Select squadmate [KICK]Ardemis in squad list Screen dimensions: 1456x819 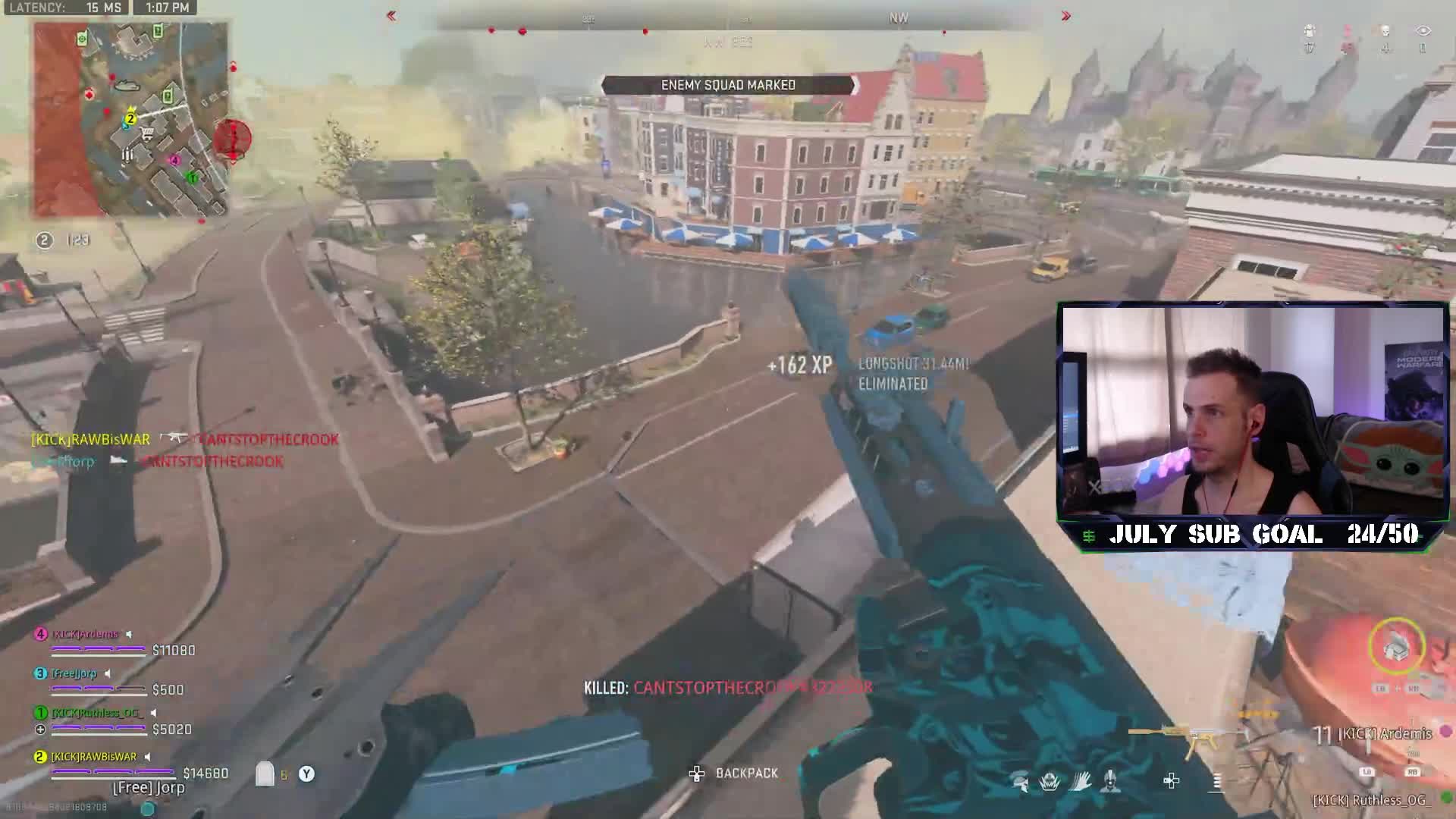click(86, 634)
